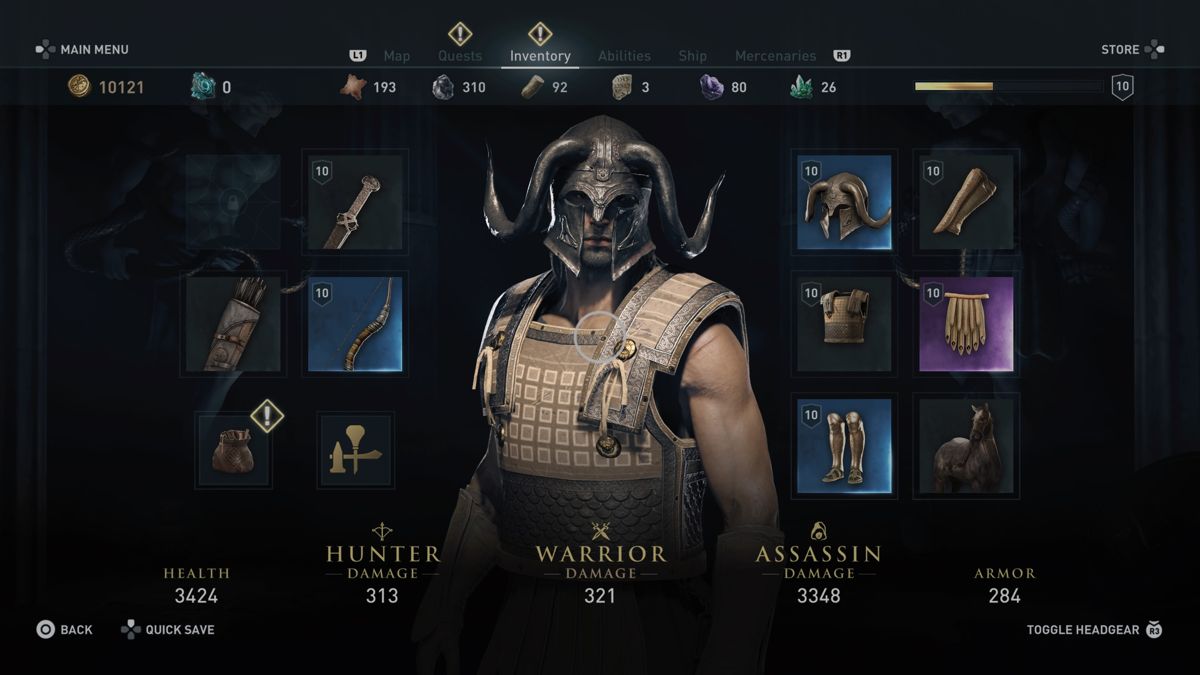Open the Map tab
1200x675 pixels.
pos(397,56)
